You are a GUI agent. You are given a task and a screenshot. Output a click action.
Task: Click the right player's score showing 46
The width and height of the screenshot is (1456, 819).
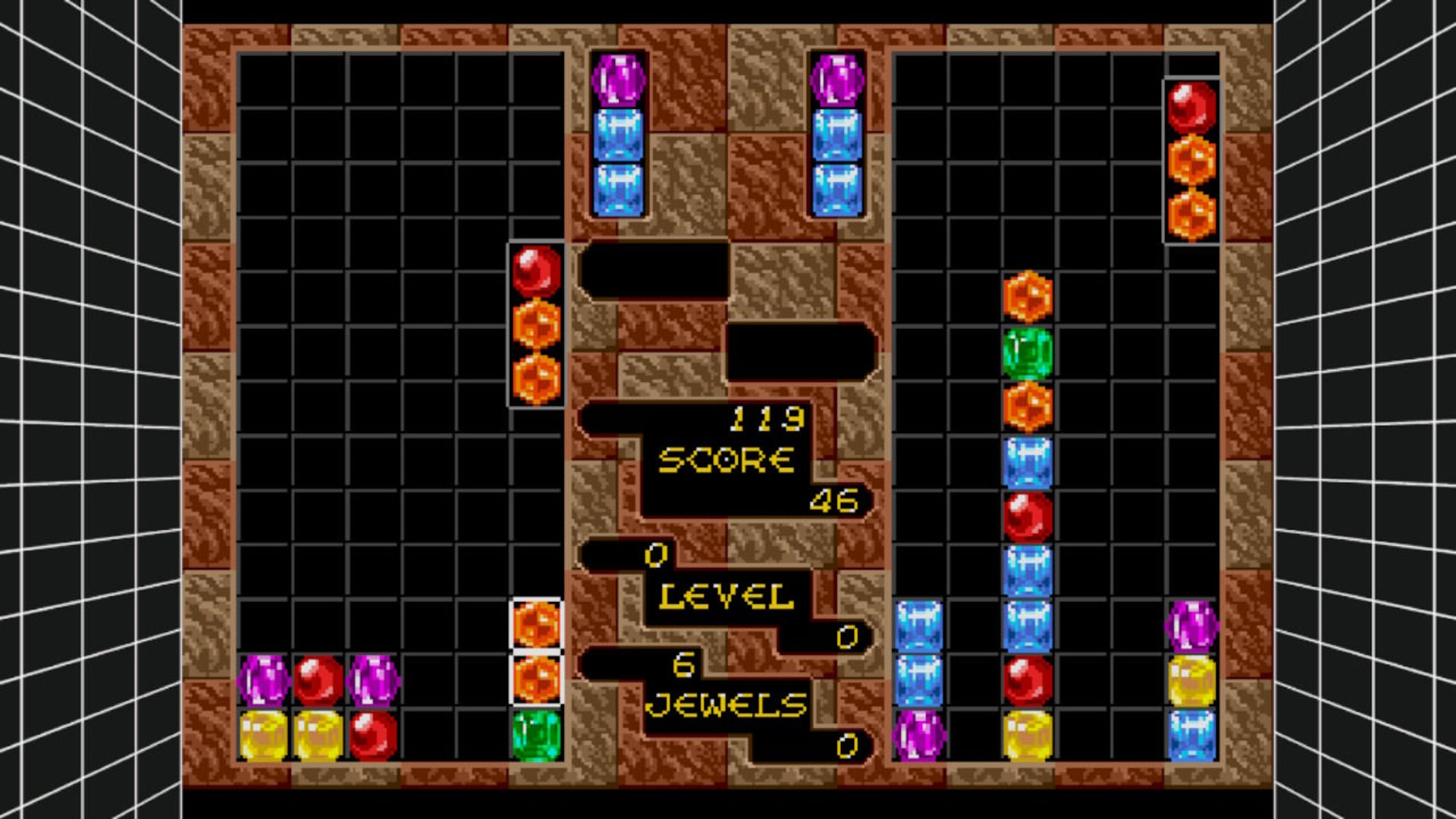[x=834, y=500]
